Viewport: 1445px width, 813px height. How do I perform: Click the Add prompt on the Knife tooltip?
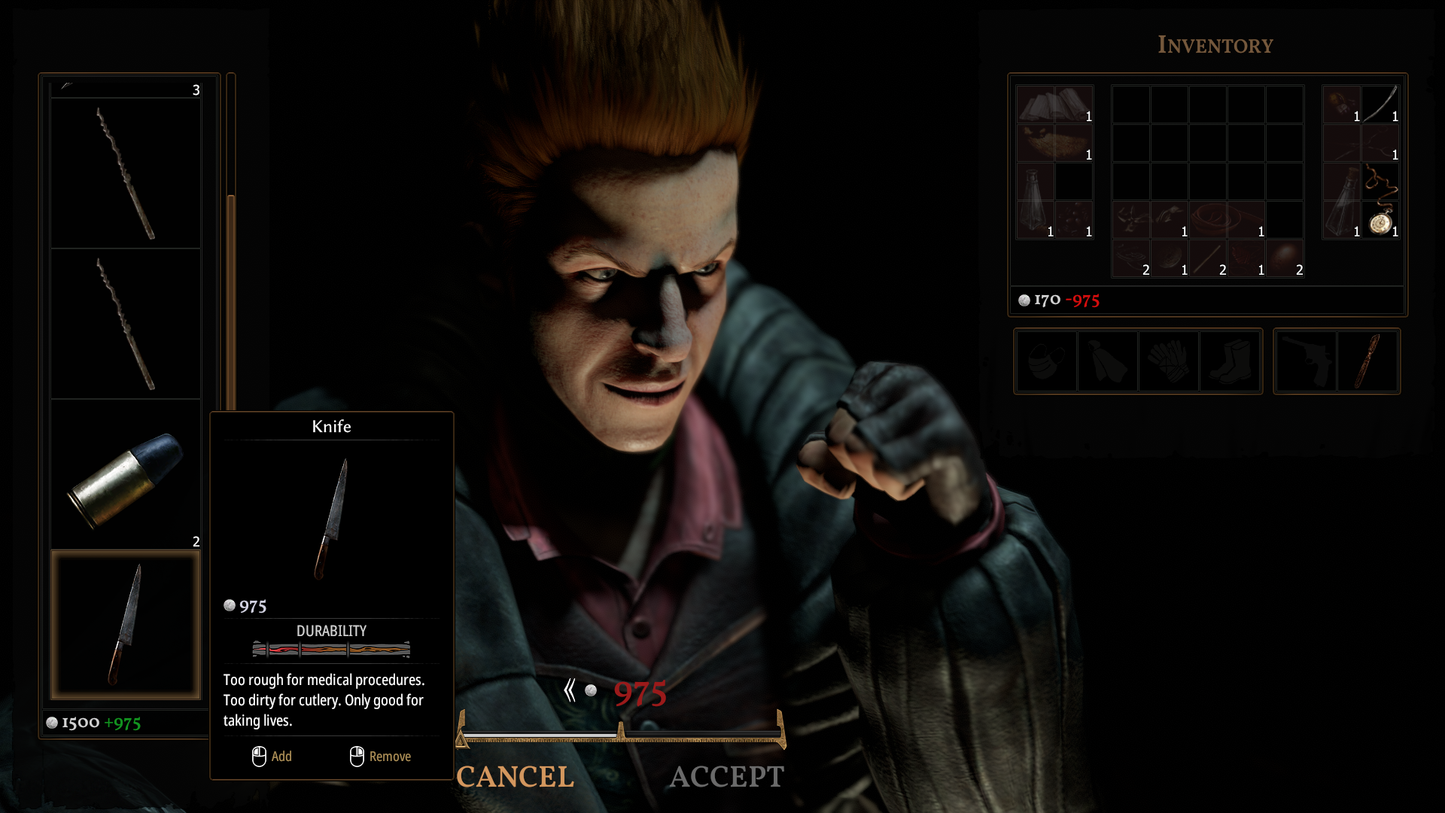click(271, 757)
